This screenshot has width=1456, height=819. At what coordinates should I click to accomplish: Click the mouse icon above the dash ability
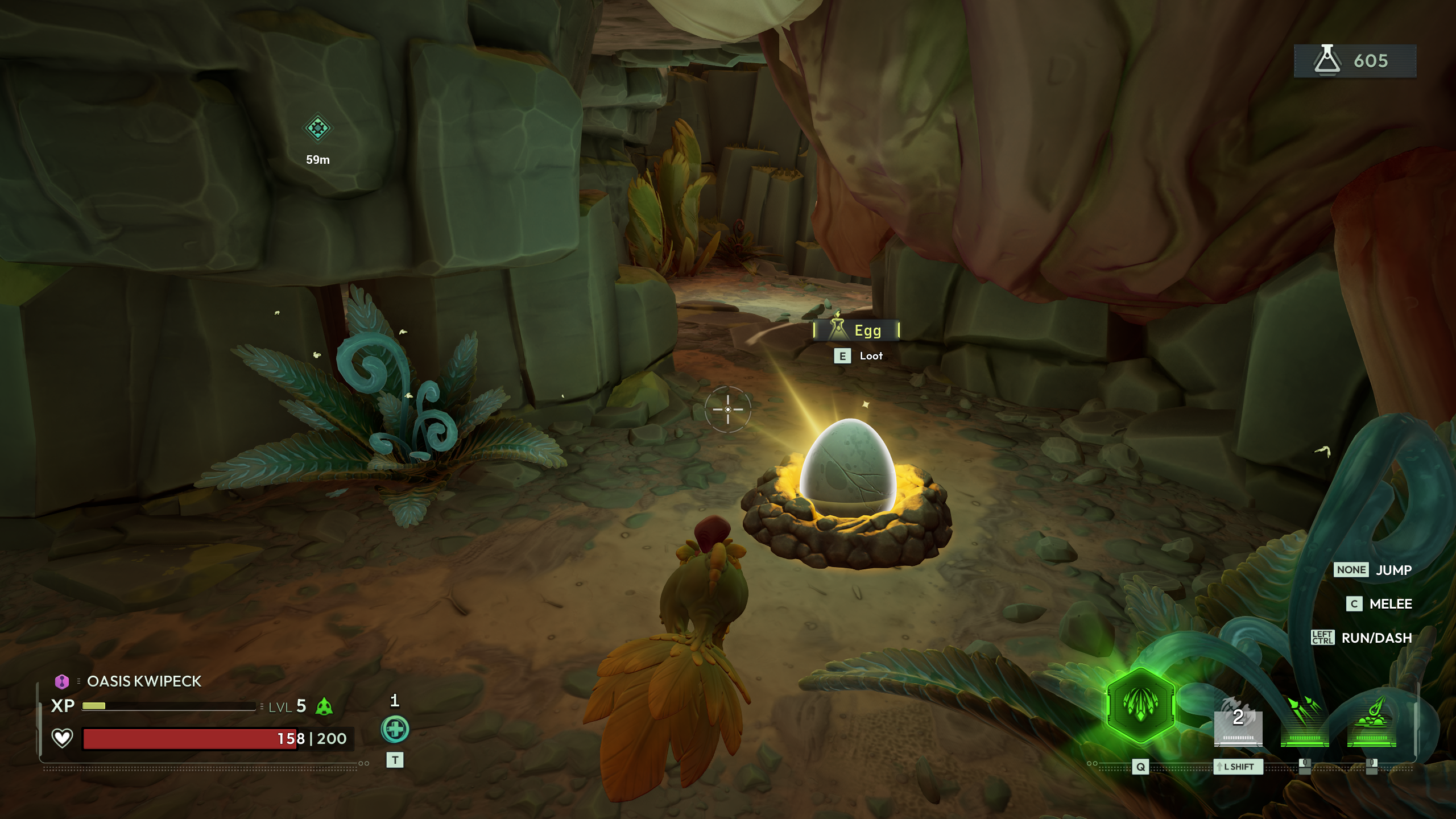pos(1305,766)
